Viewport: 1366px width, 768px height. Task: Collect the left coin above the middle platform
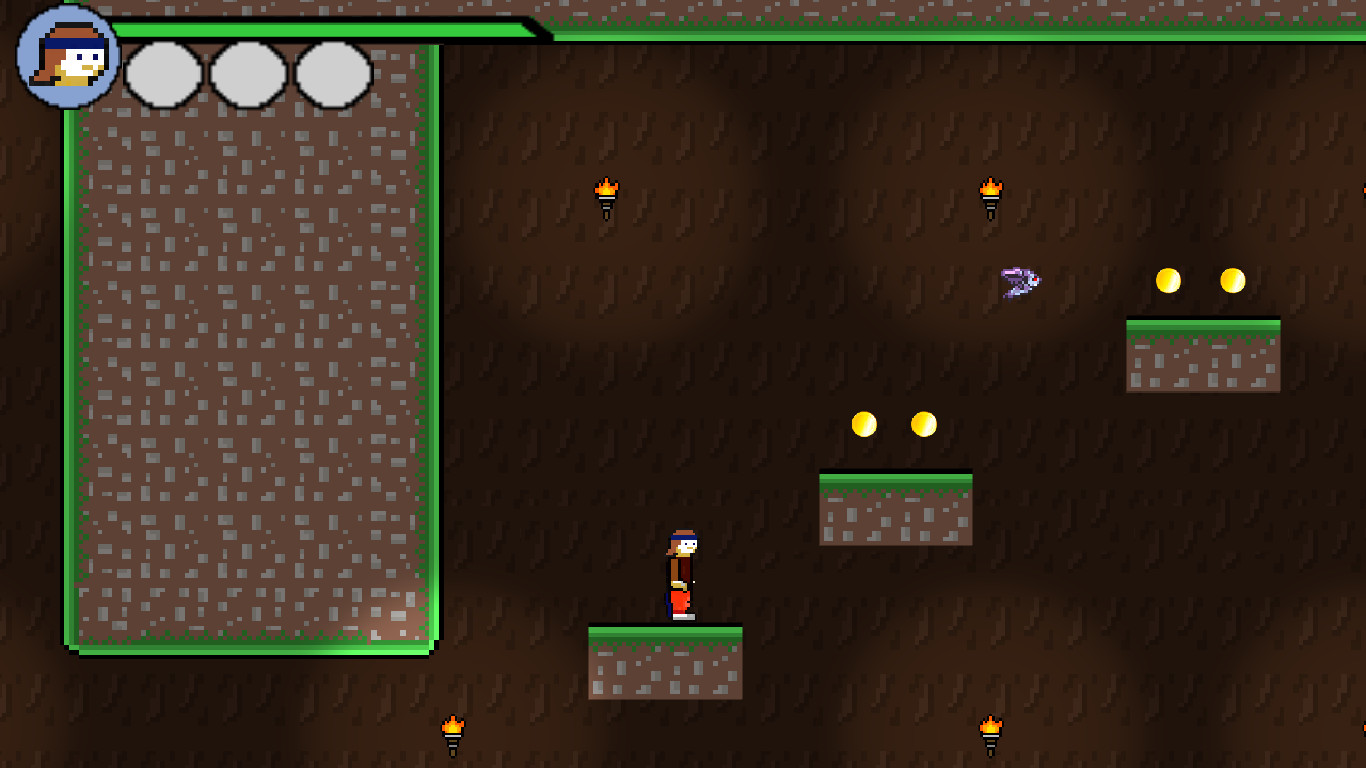pyautogui.click(x=864, y=424)
